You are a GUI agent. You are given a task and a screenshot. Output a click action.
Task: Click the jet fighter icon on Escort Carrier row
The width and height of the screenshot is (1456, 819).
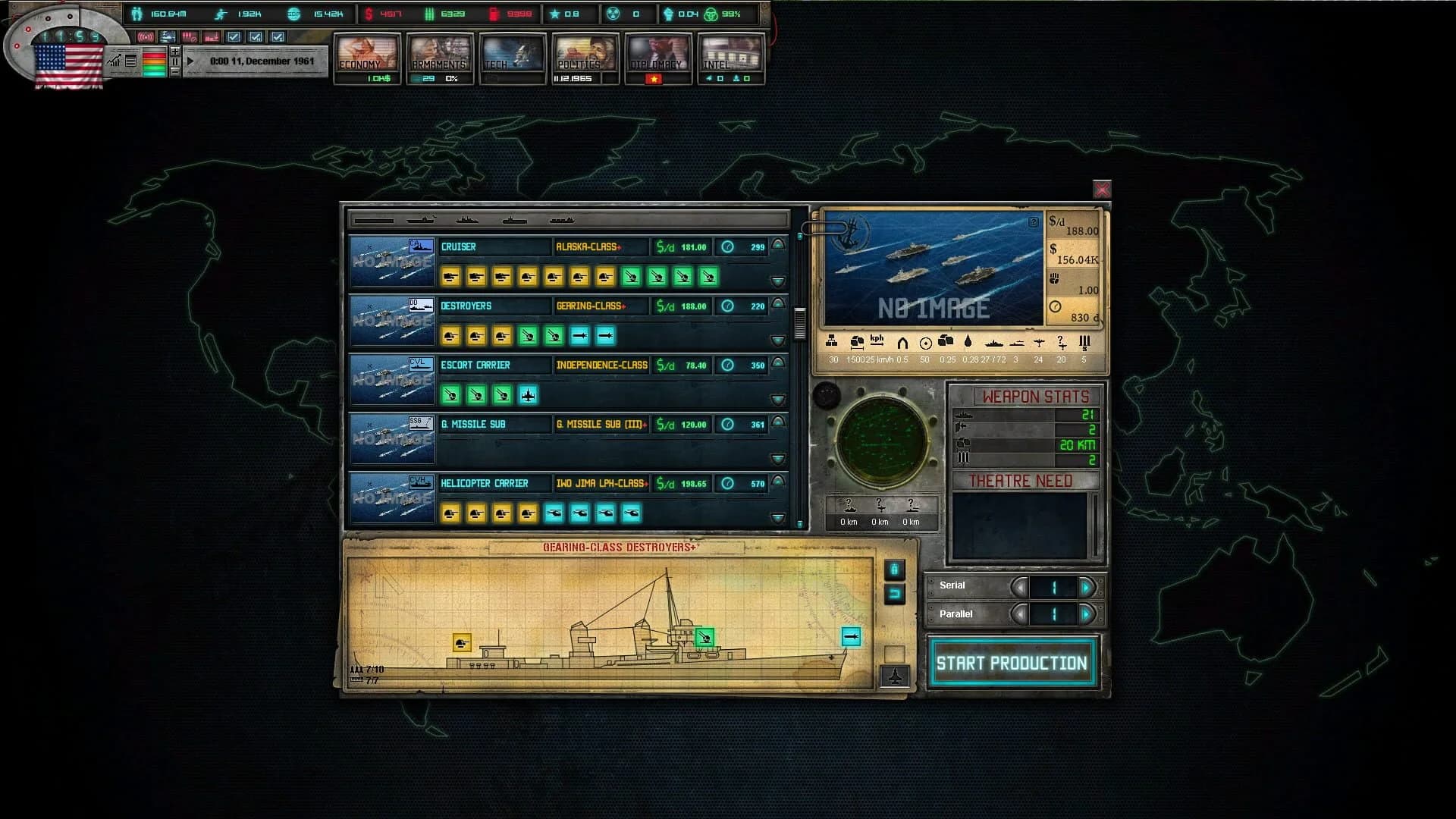point(529,394)
